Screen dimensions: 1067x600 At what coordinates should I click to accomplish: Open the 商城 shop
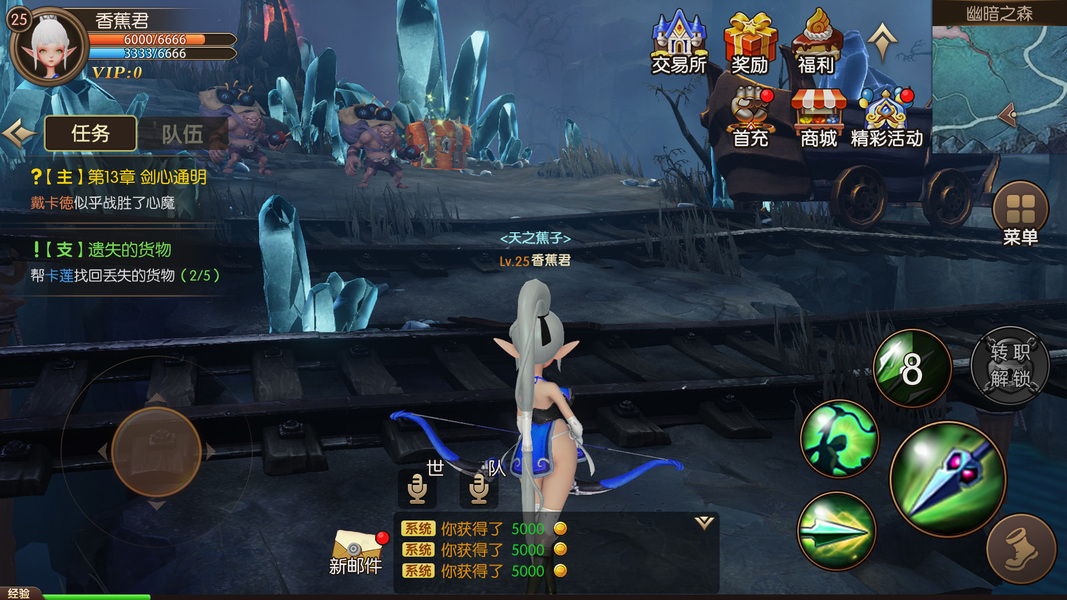pyautogui.click(x=818, y=116)
